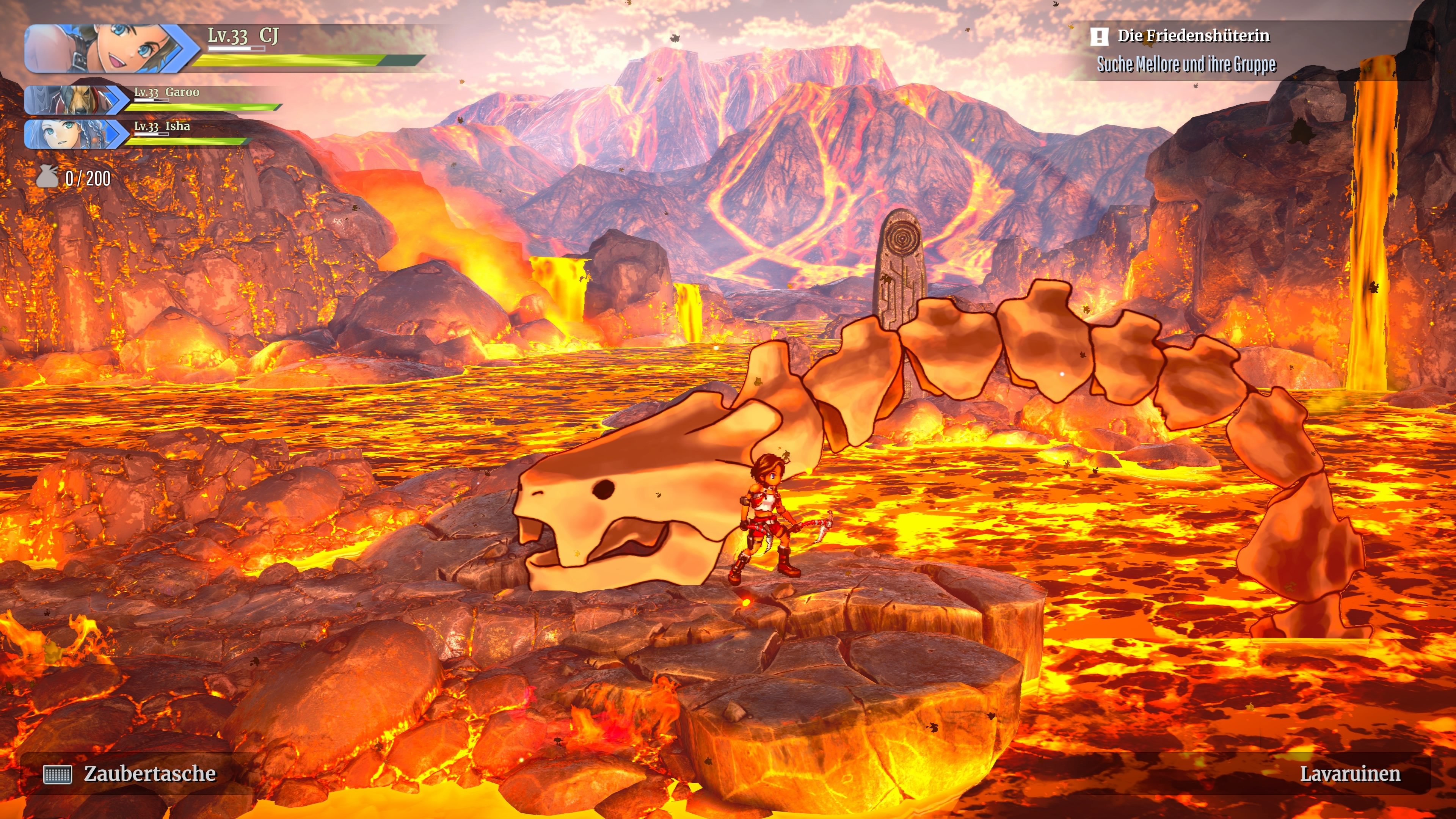Open the Zaubertasche magic bag

pyautogui.click(x=130, y=774)
